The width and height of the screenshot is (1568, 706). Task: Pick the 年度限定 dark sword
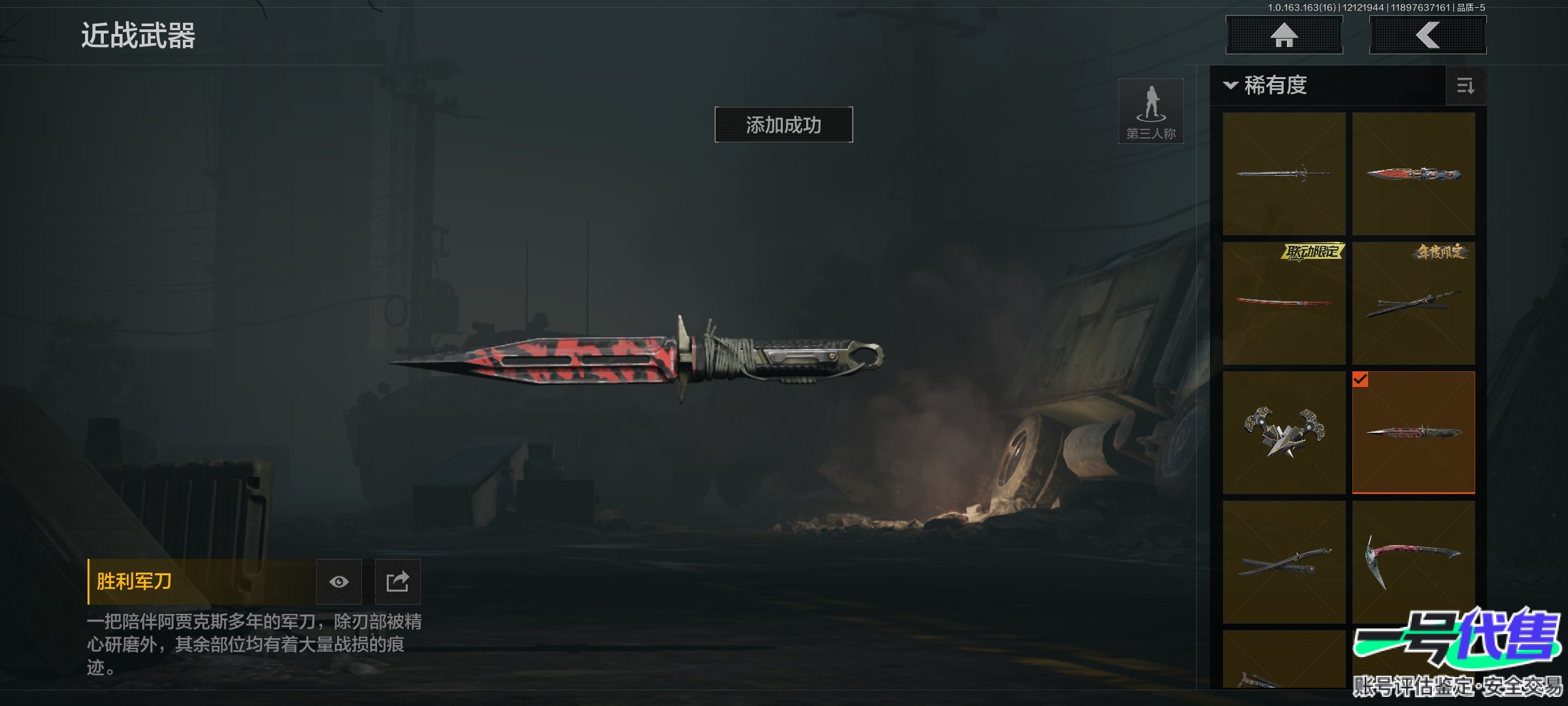point(1413,303)
